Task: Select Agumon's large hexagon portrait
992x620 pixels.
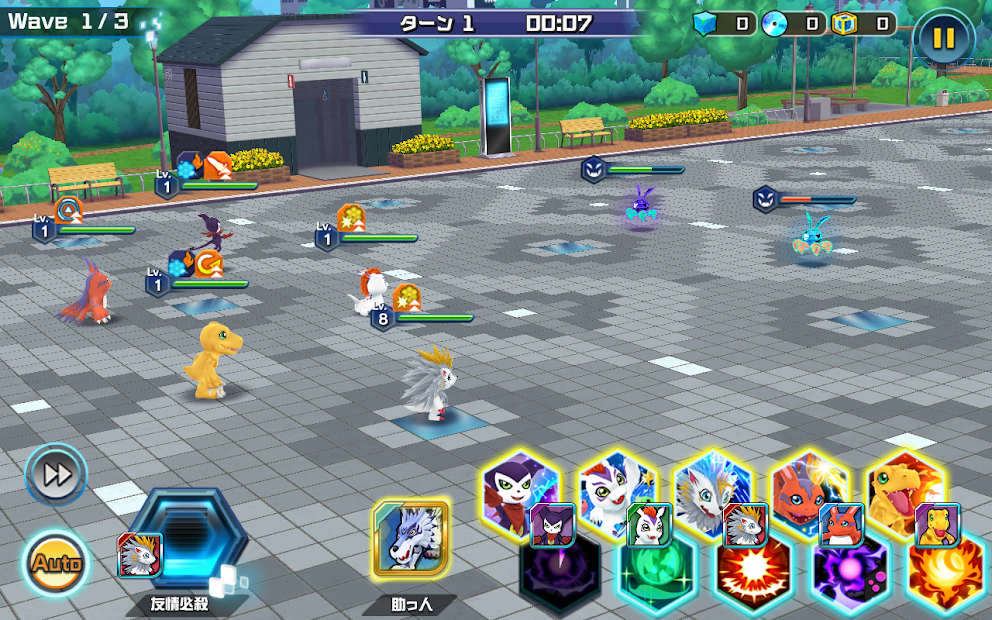Action: click(x=903, y=485)
